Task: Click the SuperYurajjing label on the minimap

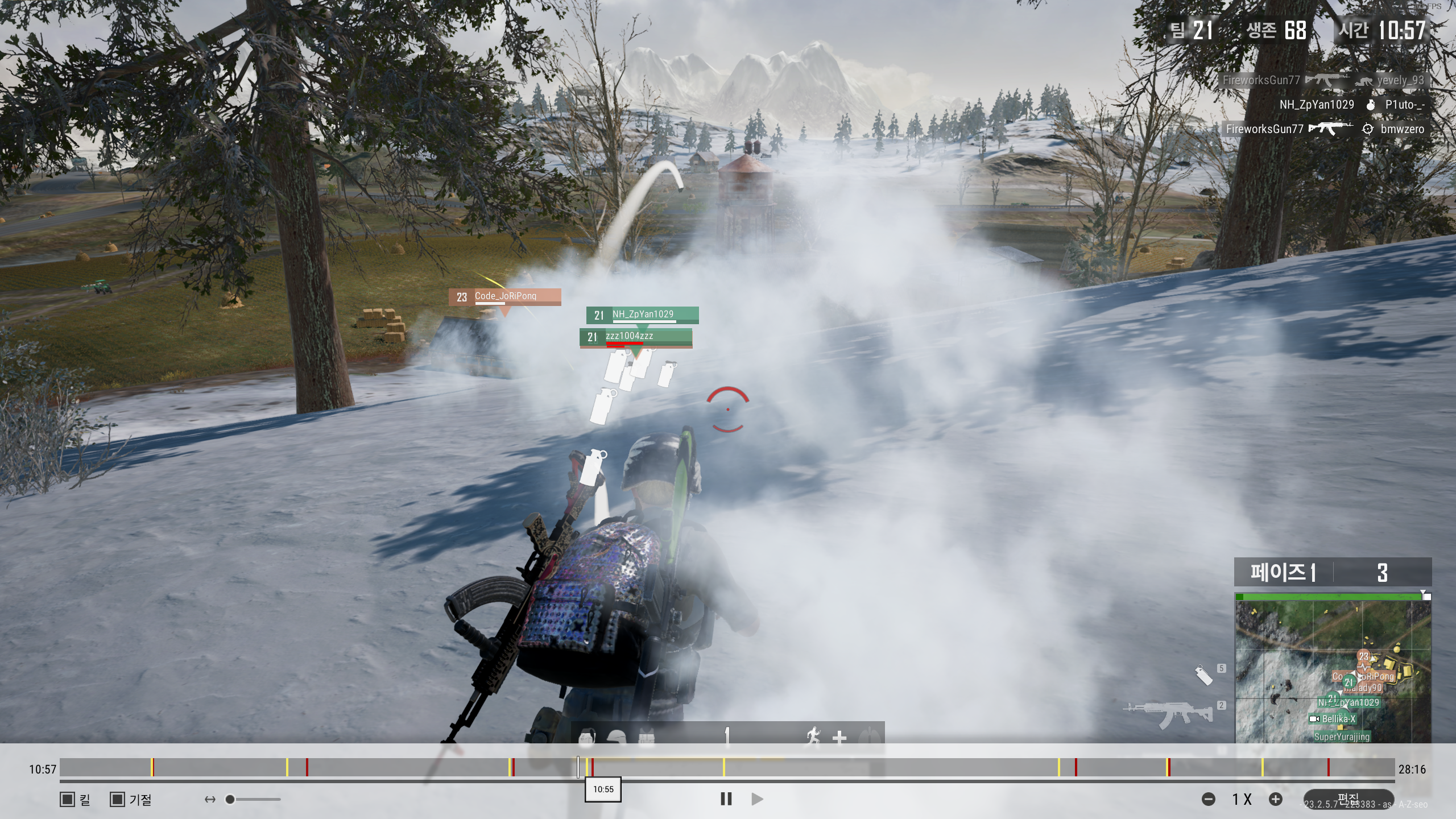Action: pyautogui.click(x=1342, y=737)
